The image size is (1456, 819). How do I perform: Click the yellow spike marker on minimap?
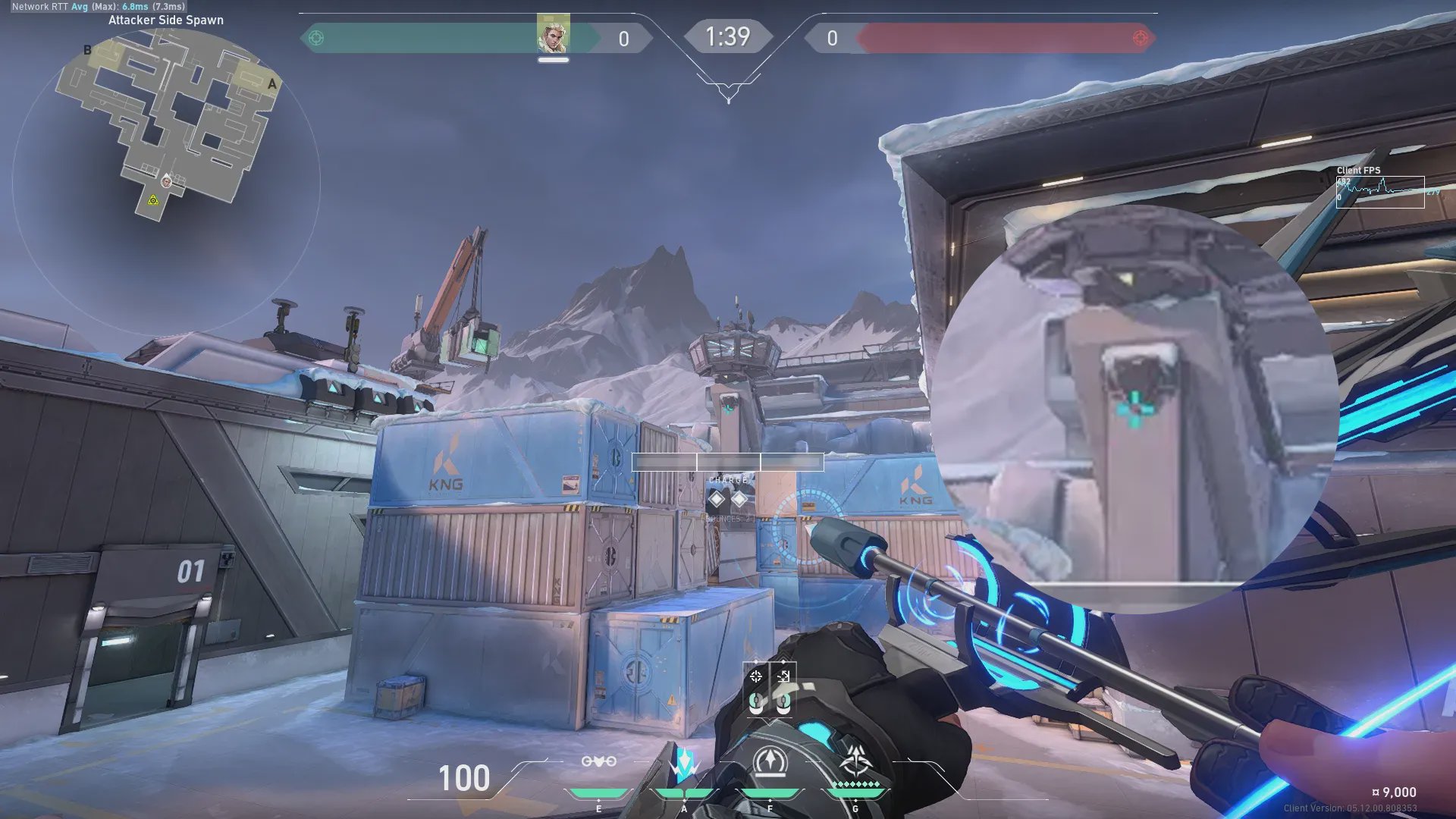pyautogui.click(x=153, y=200)
